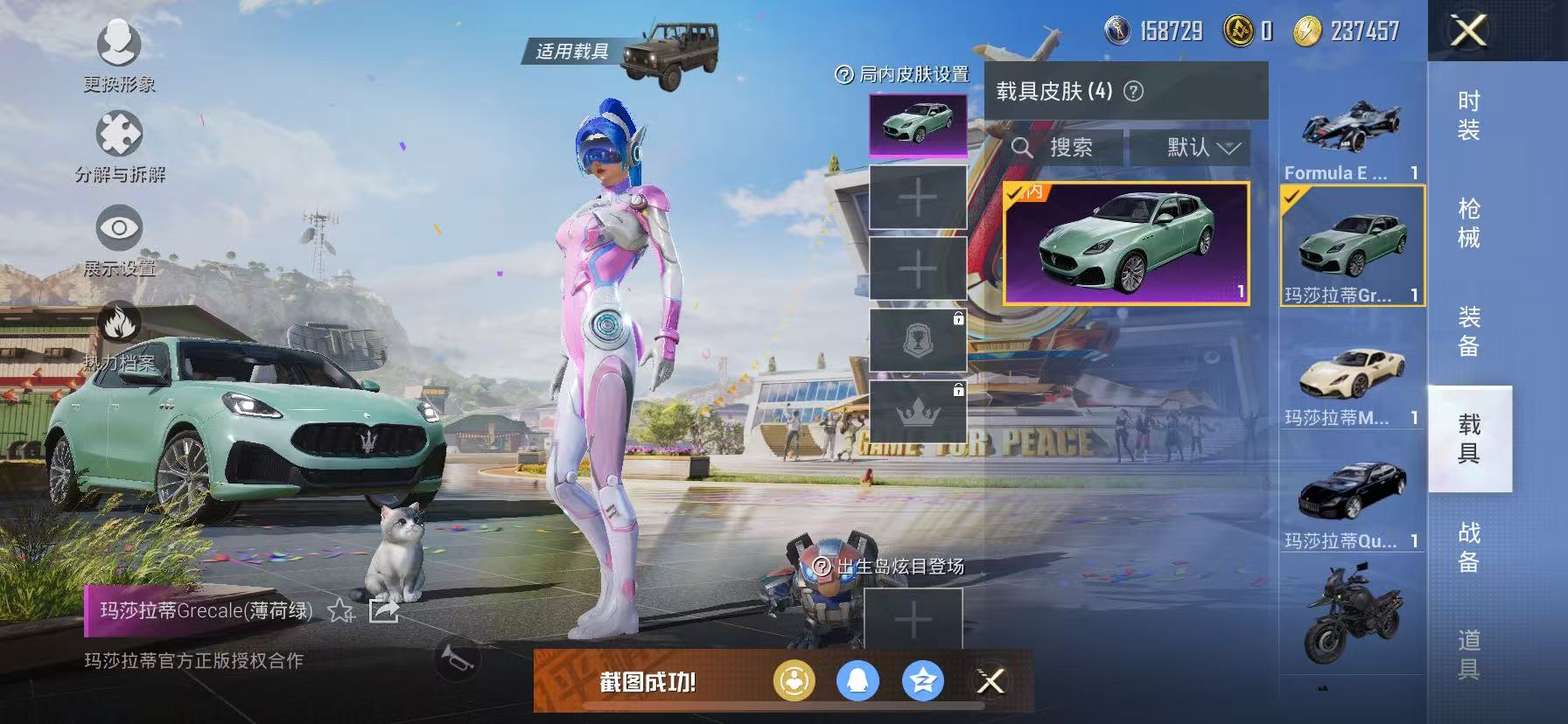Click the search magnifier icon
Image resolution: width=1568 pixels, height=724 pixels.
1024,147
